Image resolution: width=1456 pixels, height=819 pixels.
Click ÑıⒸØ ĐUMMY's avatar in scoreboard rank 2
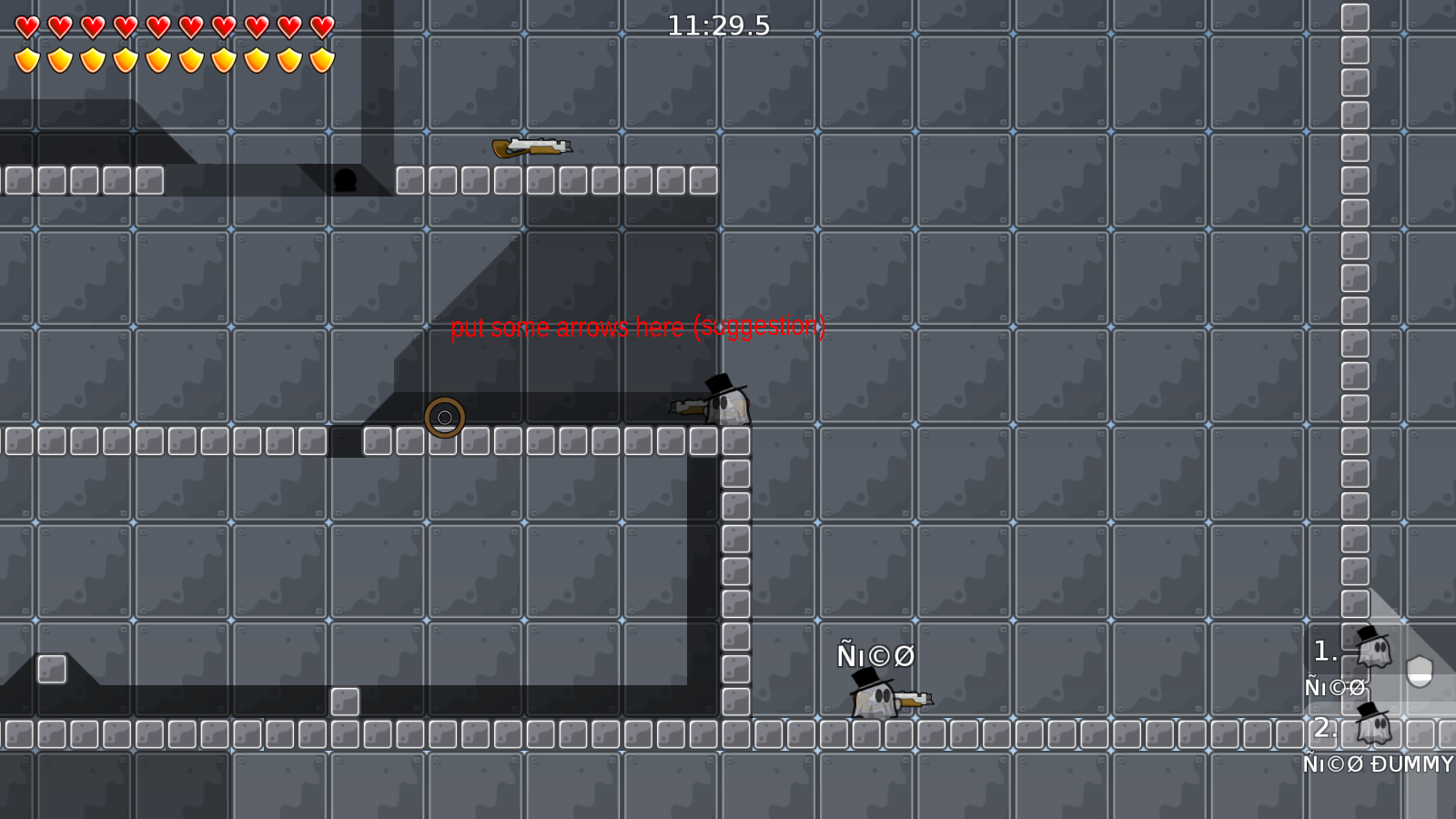1376,728
